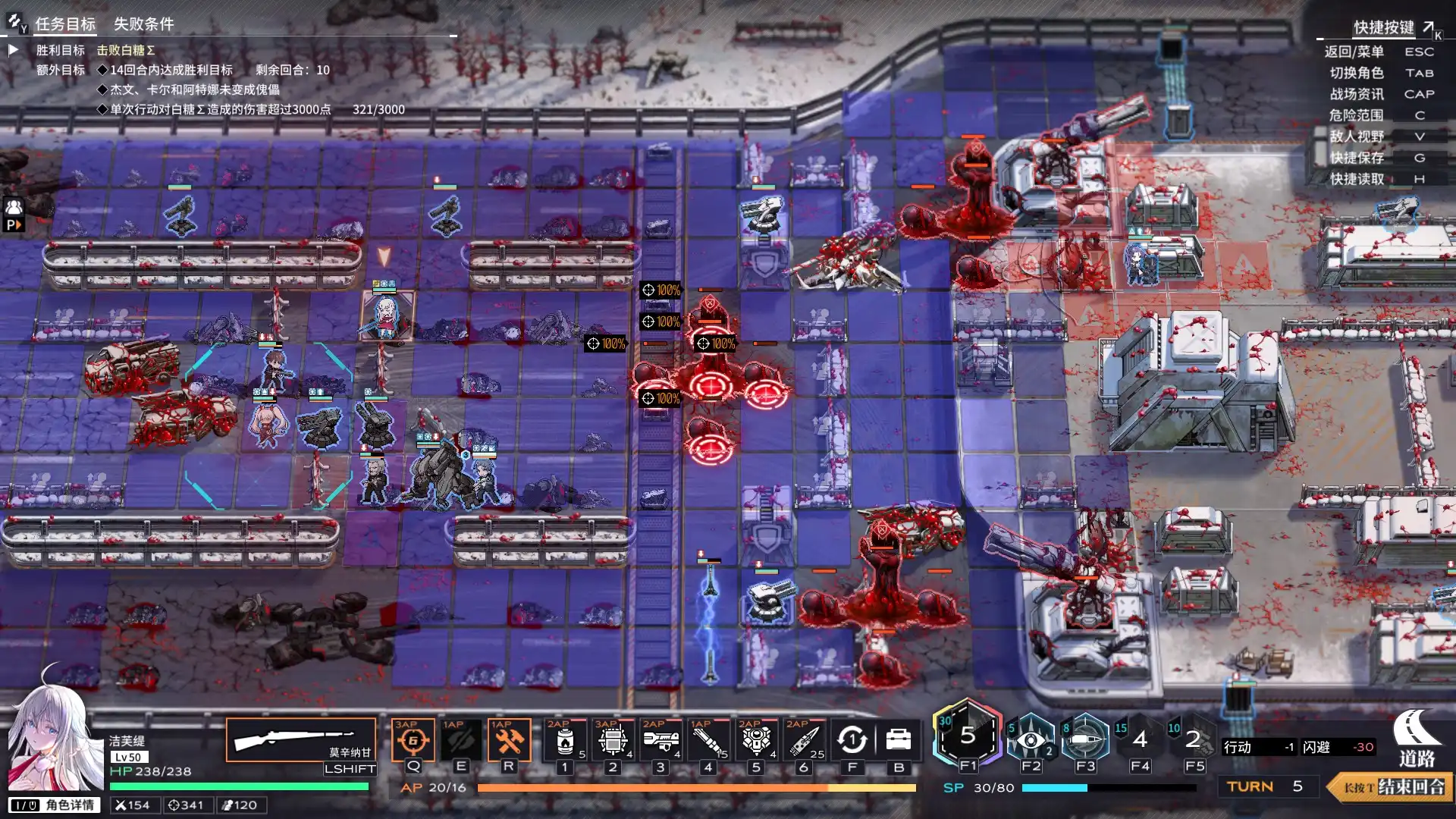Image resolution: width=1456 pixels, height=819 pixels.
Task: Select the Mosin-Nagant rifle weapon slot
Action: (301, 740)
